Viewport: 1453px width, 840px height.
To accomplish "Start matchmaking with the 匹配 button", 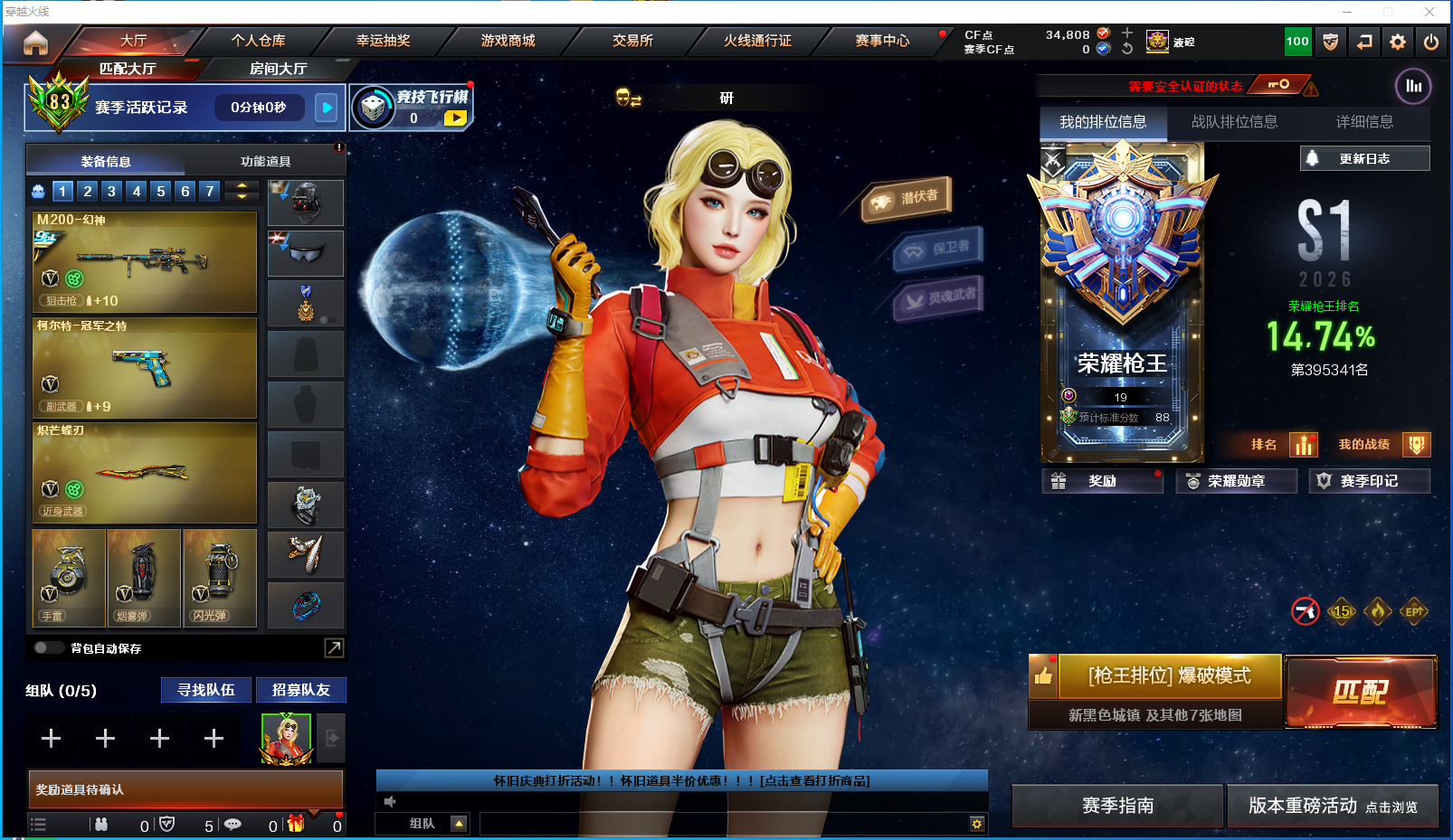I will point(1360,693).
